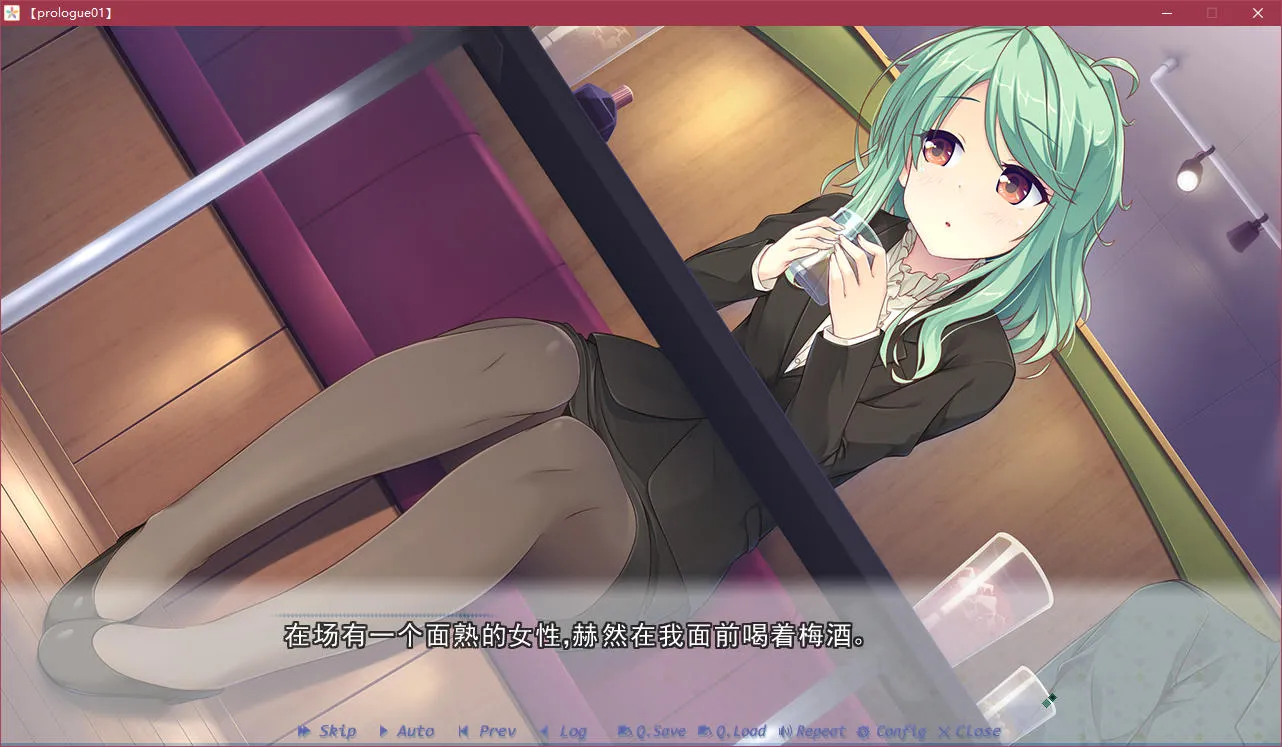Click the Q.Save disk icon

tap(627, 731)
